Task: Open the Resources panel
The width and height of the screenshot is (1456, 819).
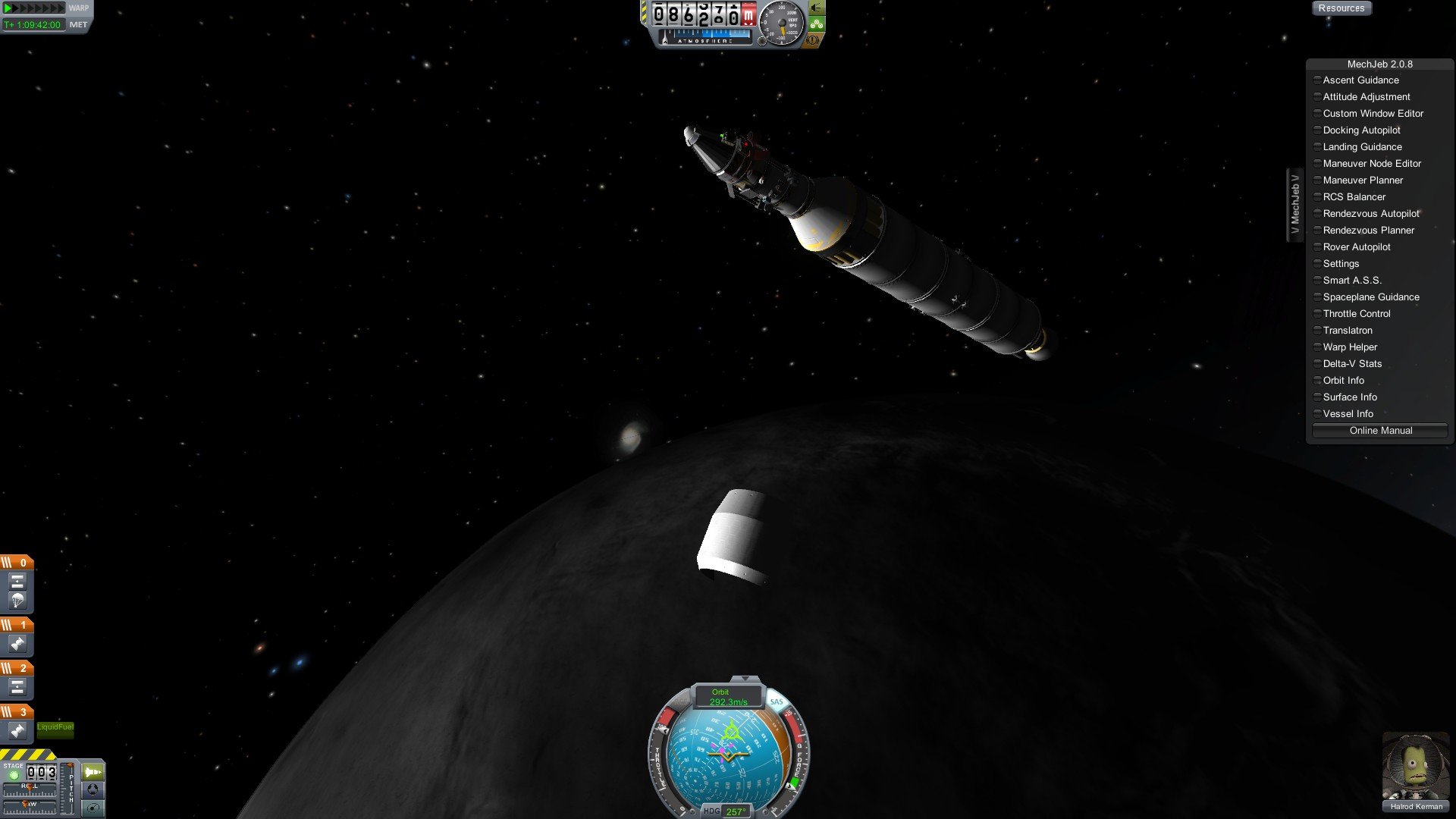Action: [1341, 8]
